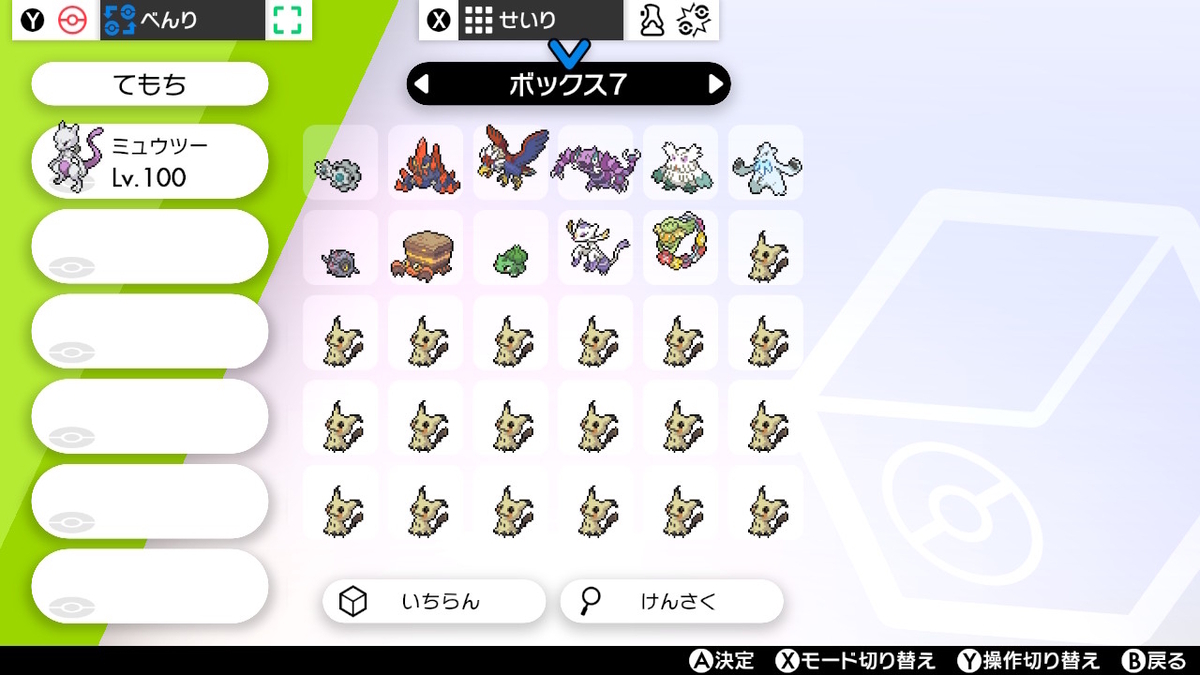Open the いちらん box list

(434, 601)
